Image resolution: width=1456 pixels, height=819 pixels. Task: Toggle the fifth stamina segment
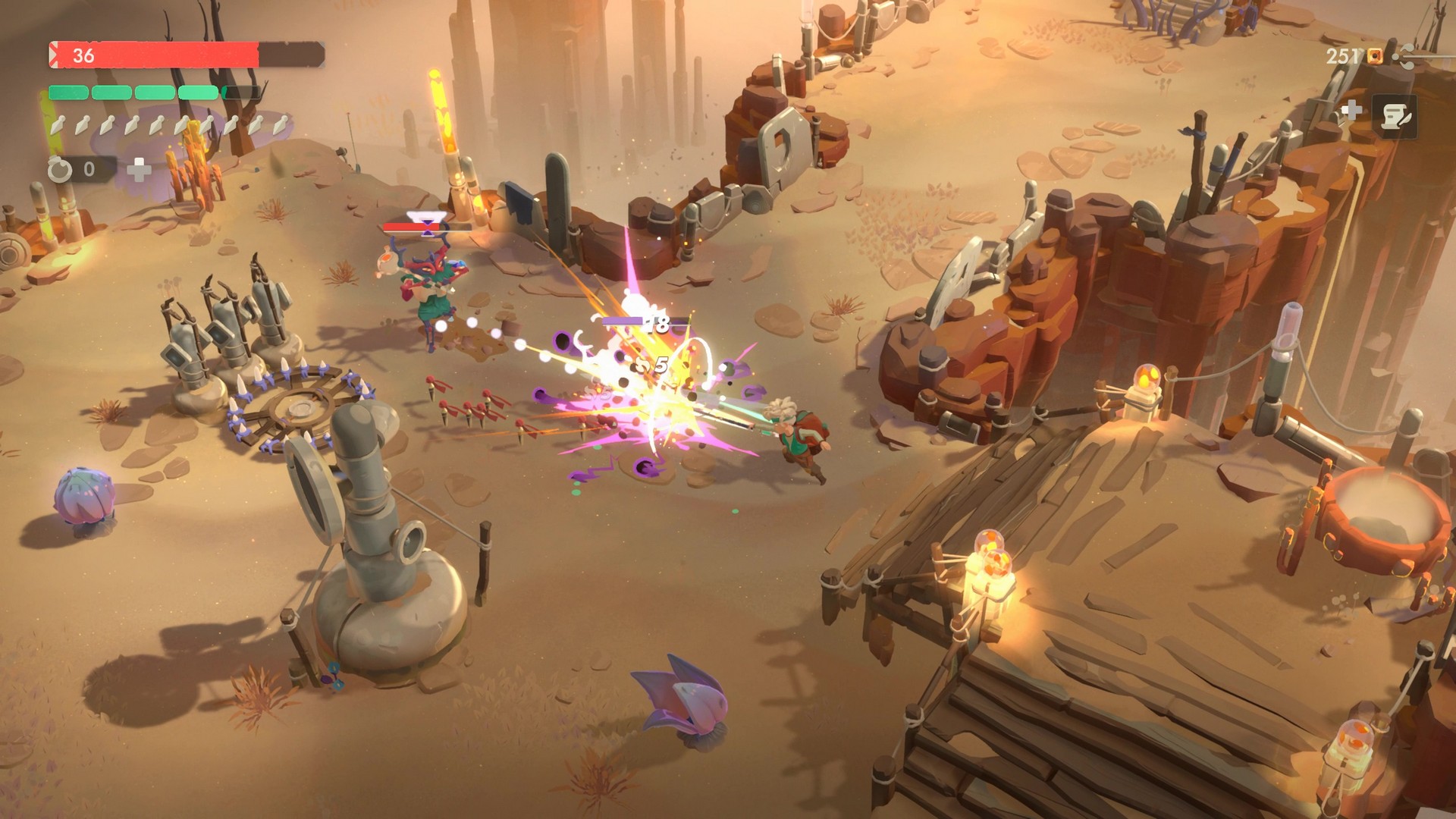(240, 93)
